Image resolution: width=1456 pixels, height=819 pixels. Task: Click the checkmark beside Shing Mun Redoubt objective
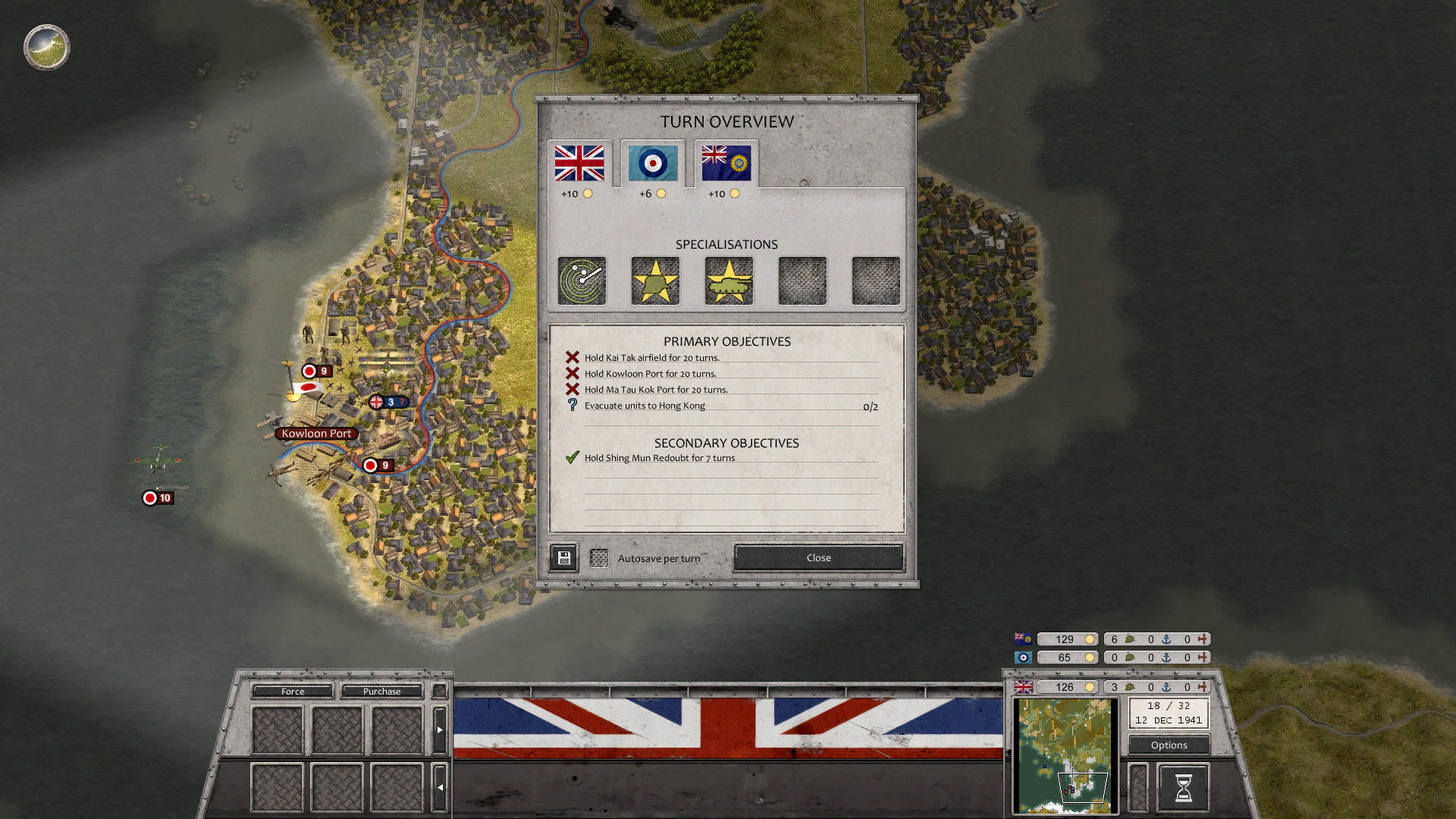tap(570, 457)
